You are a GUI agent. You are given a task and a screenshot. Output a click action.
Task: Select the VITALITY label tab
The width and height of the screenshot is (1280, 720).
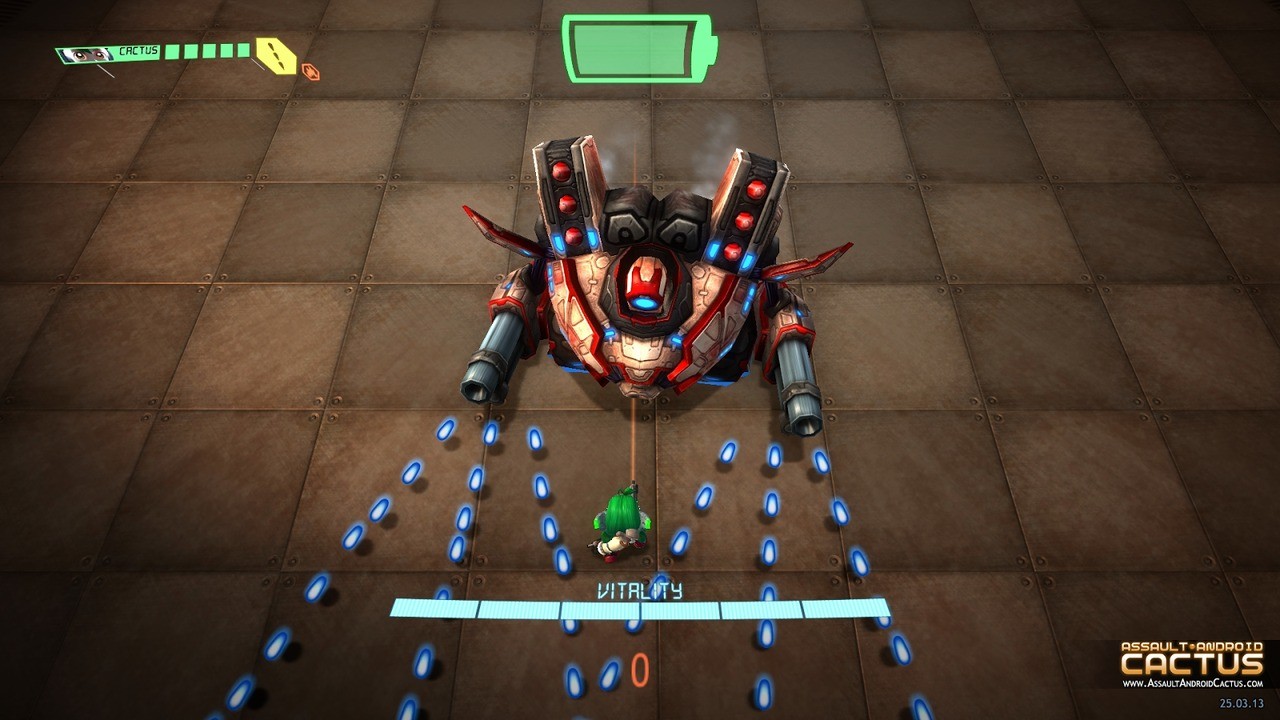(640, 590)
